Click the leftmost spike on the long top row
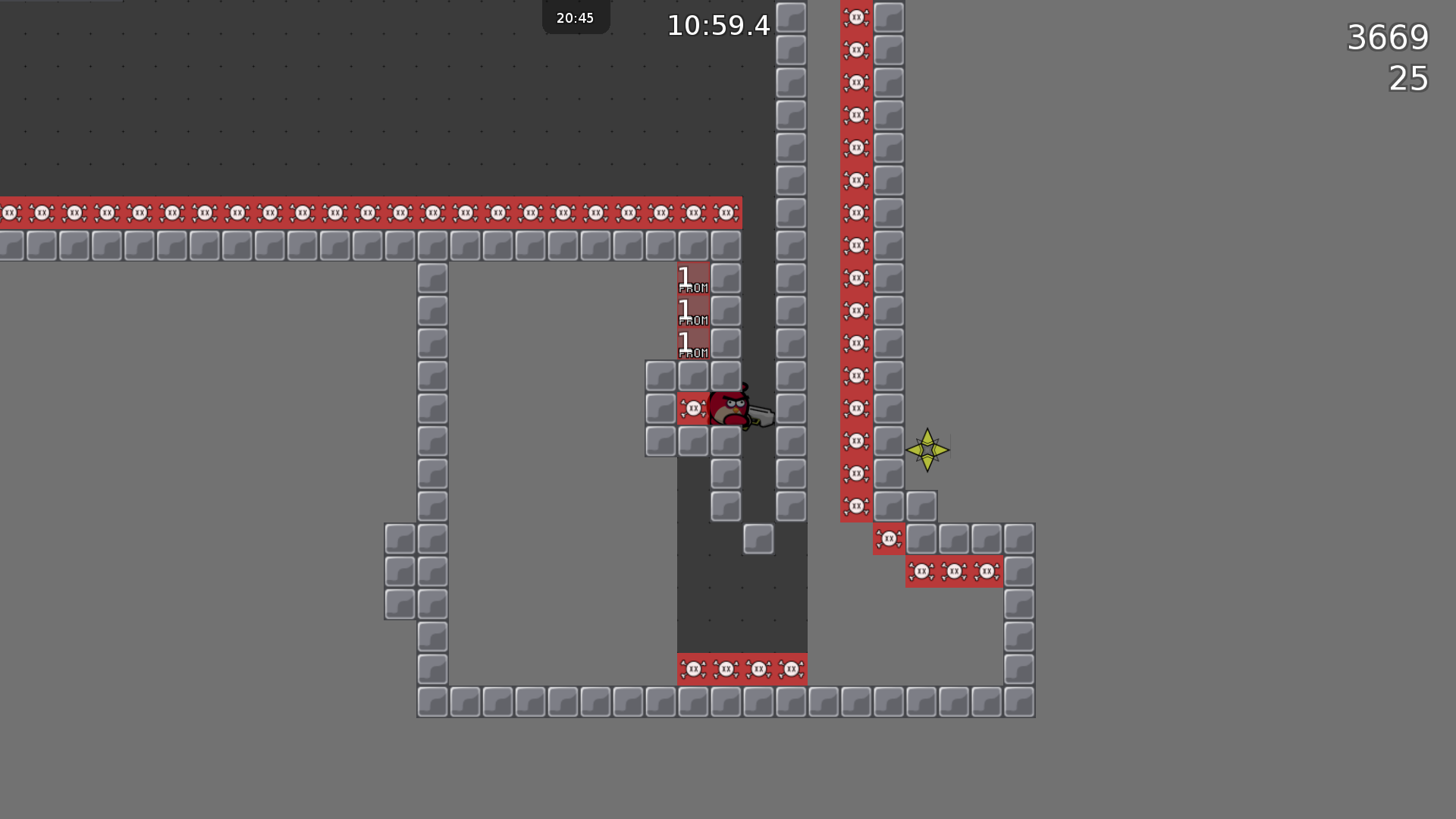Image resolution: width=1456 pixels, height=819 pixels. click(x=8, y=213)
